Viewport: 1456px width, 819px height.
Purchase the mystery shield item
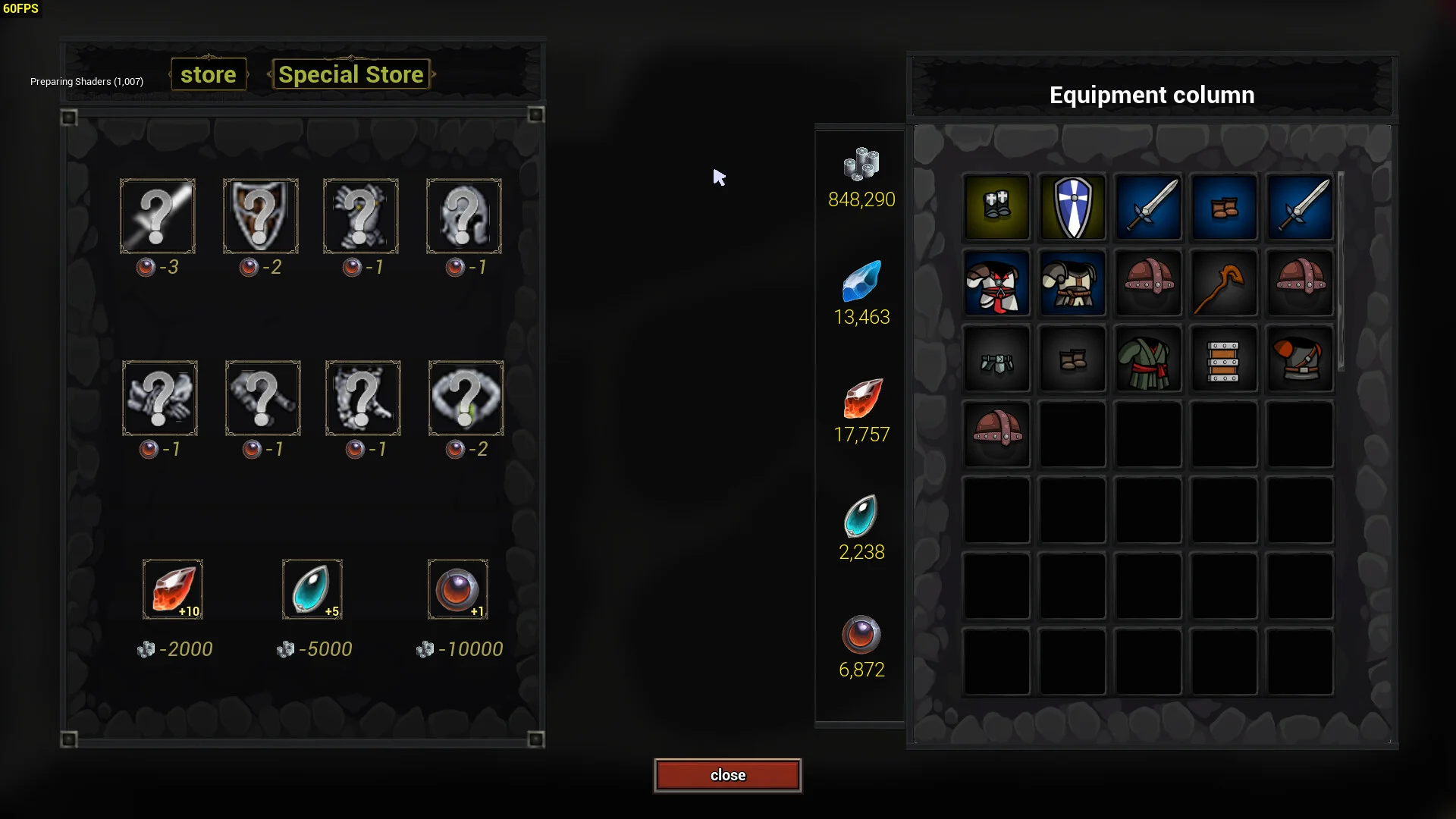point(260,216)
